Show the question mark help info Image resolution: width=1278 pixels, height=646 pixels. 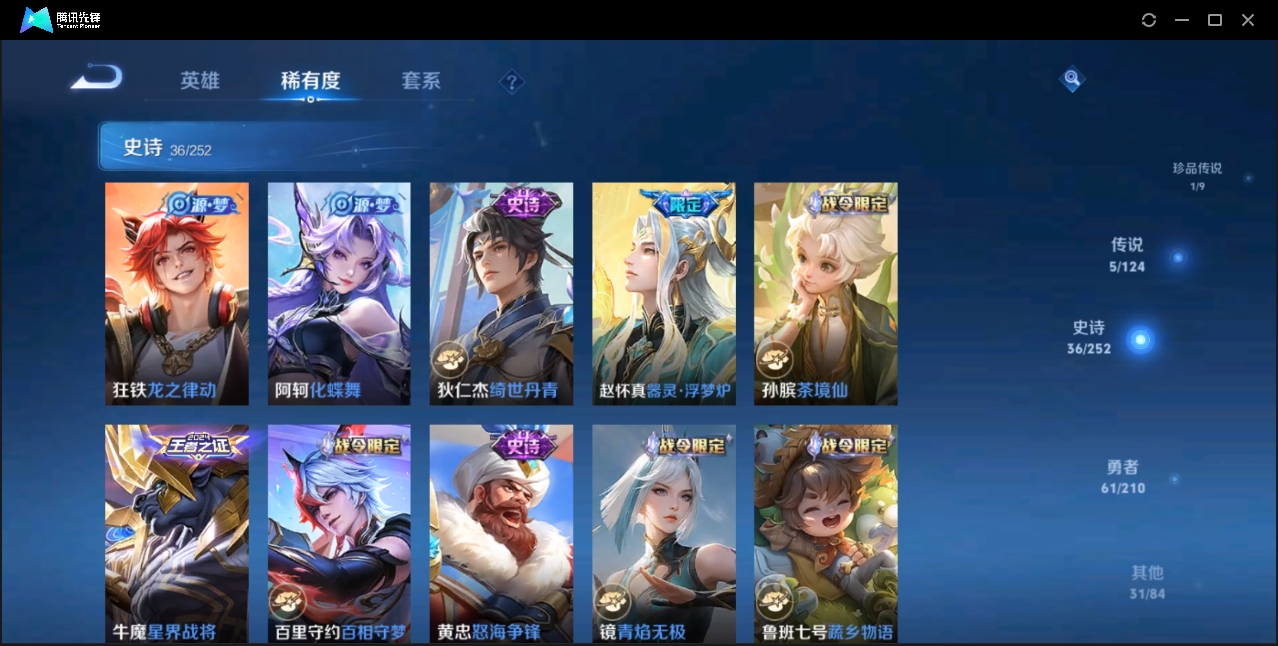point(512,82)
